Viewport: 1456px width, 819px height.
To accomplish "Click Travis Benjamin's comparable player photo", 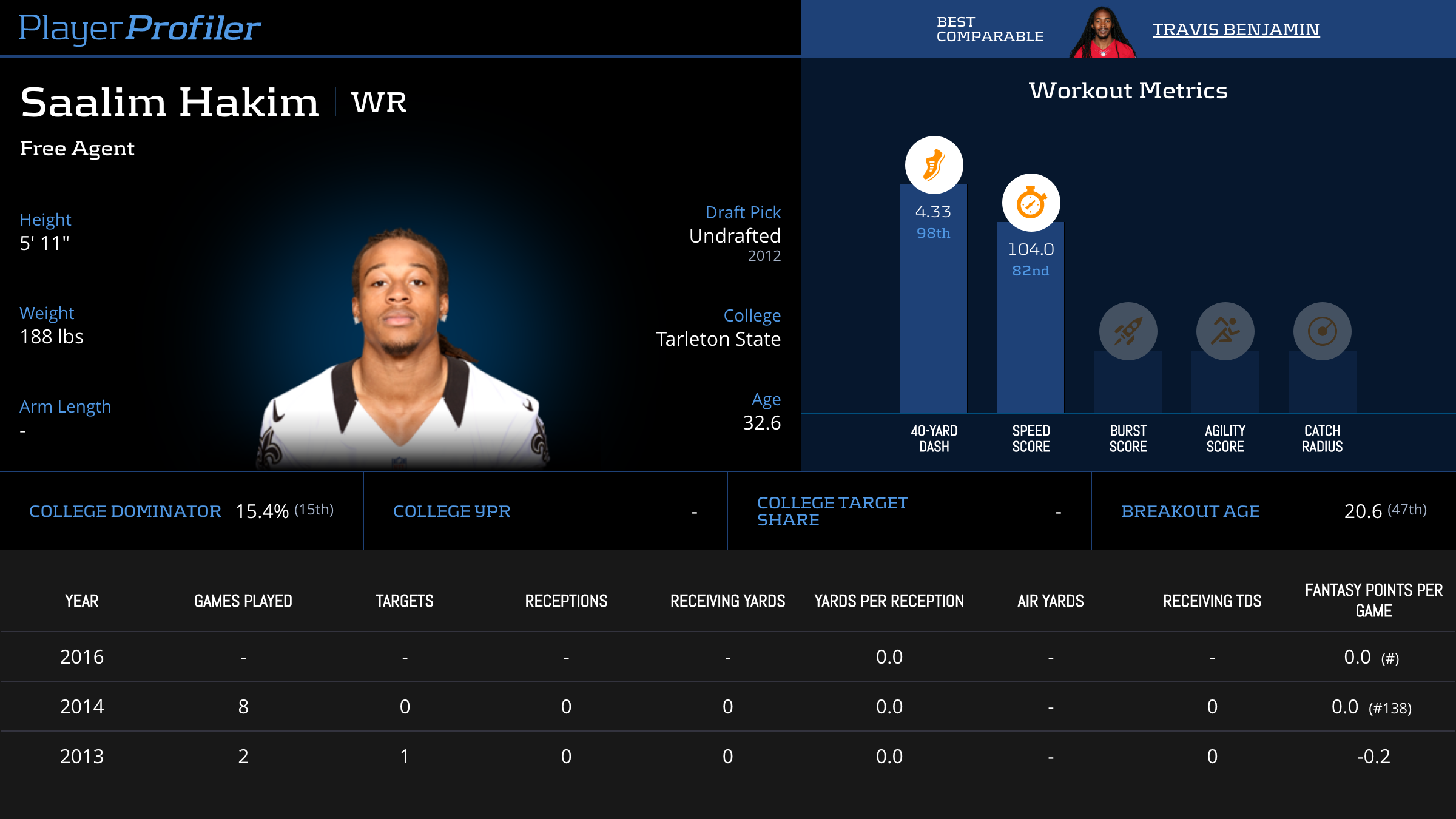I will (1103, 33).
